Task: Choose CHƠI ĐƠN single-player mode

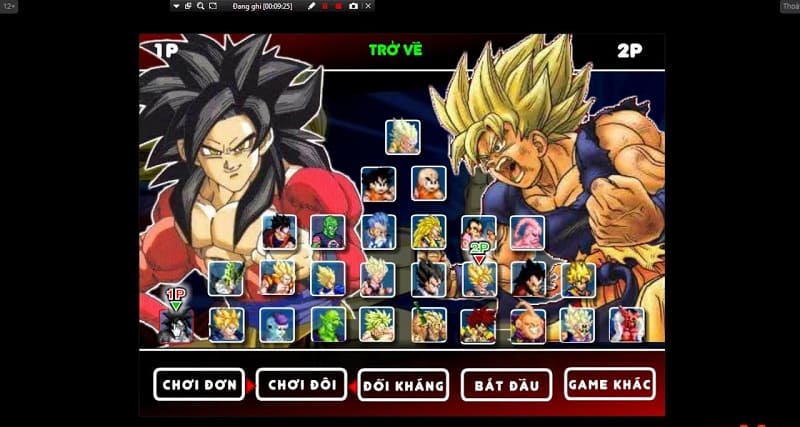Action: click(x=199, y=383)
